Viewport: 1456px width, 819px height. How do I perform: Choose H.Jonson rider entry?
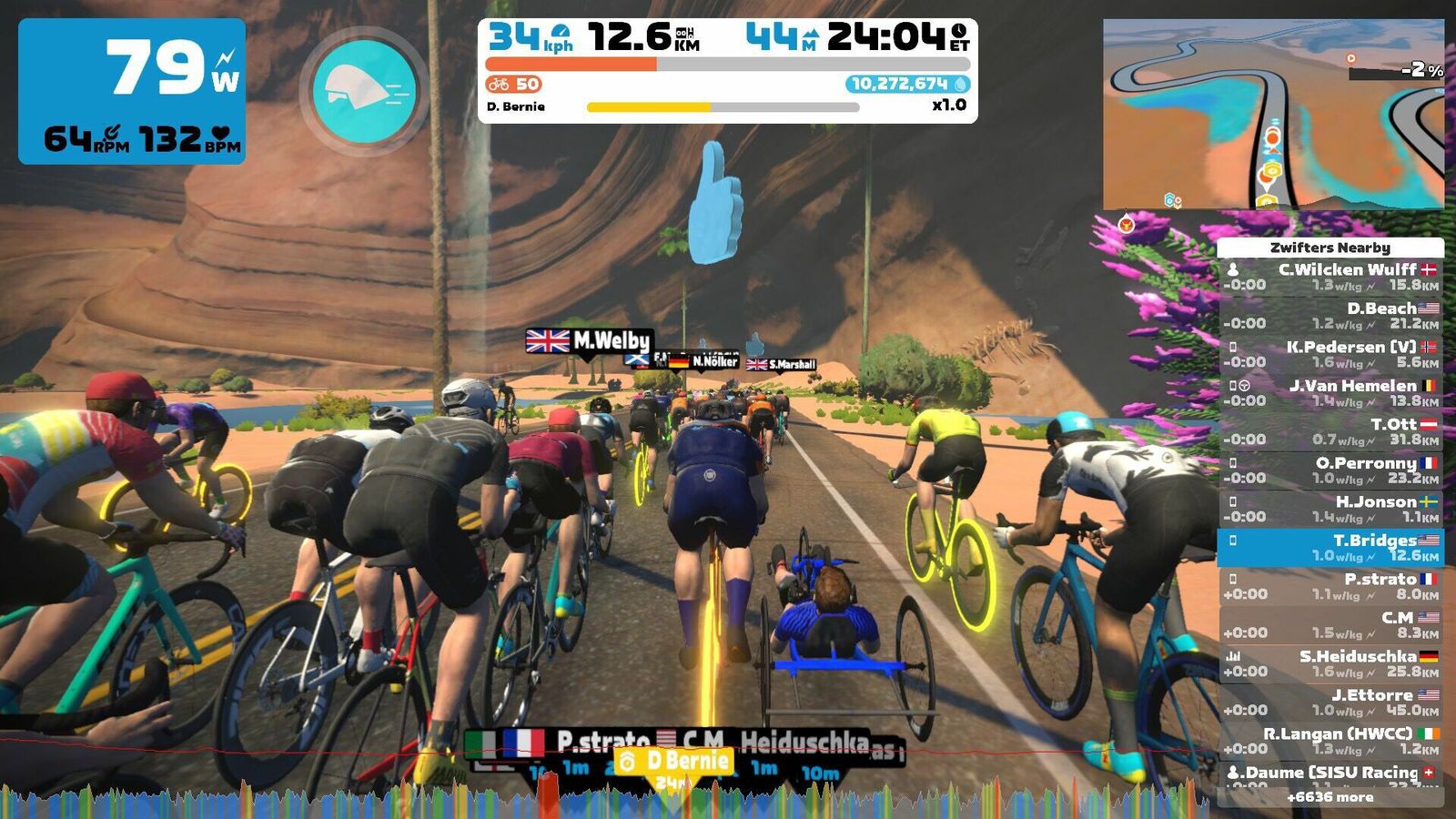tap(1330, 509)
